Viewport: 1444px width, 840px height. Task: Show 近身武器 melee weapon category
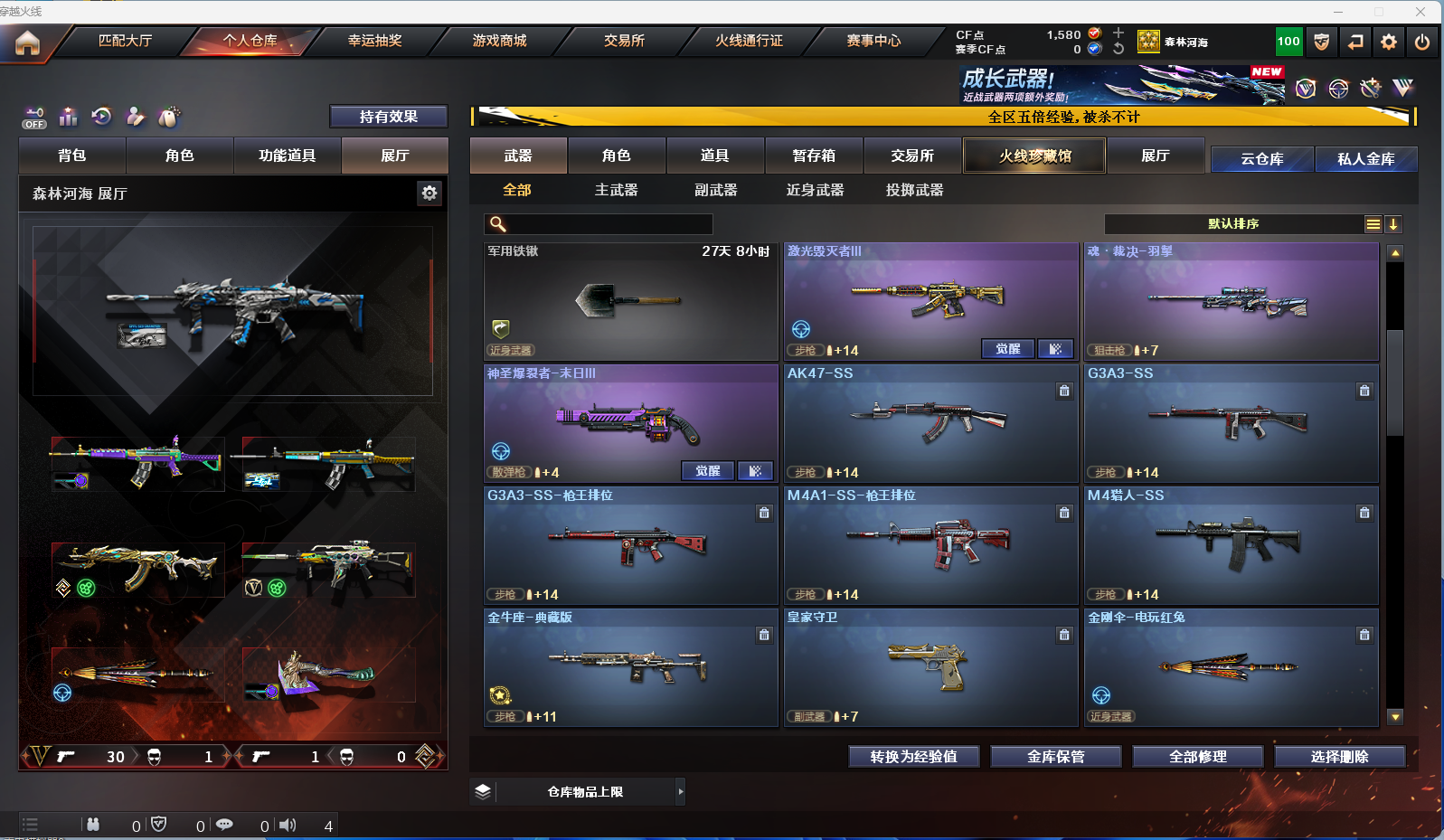click(815, 190)
